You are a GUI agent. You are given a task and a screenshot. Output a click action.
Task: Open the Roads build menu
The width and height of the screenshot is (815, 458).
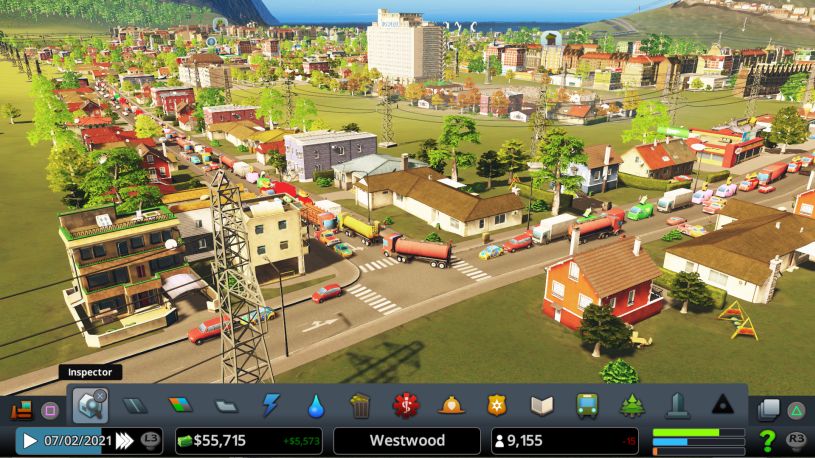[x=135, y=406]
